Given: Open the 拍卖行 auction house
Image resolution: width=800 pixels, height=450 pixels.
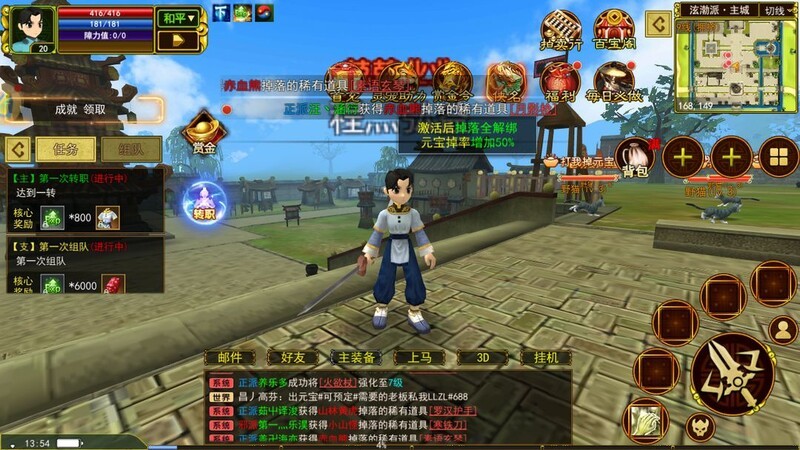Looking at the screenshot, I should click(x=560, y=30).
